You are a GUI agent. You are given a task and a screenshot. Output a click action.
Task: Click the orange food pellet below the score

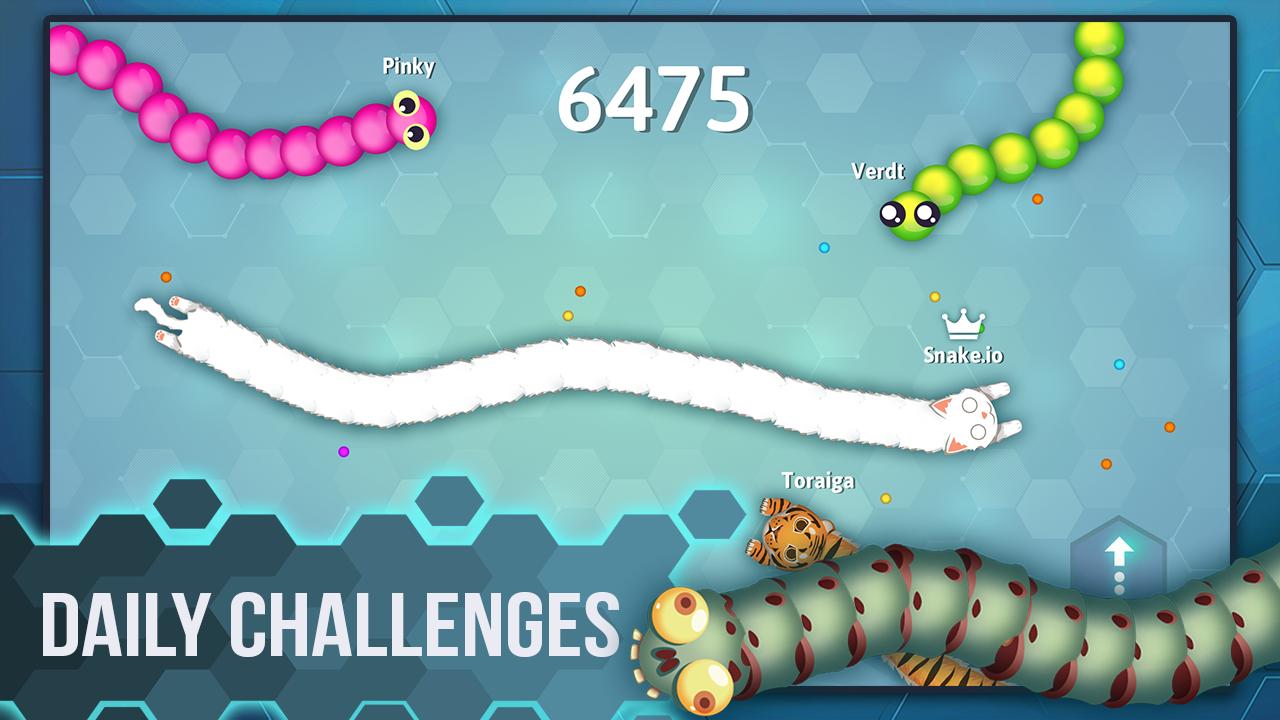point(578,293)
